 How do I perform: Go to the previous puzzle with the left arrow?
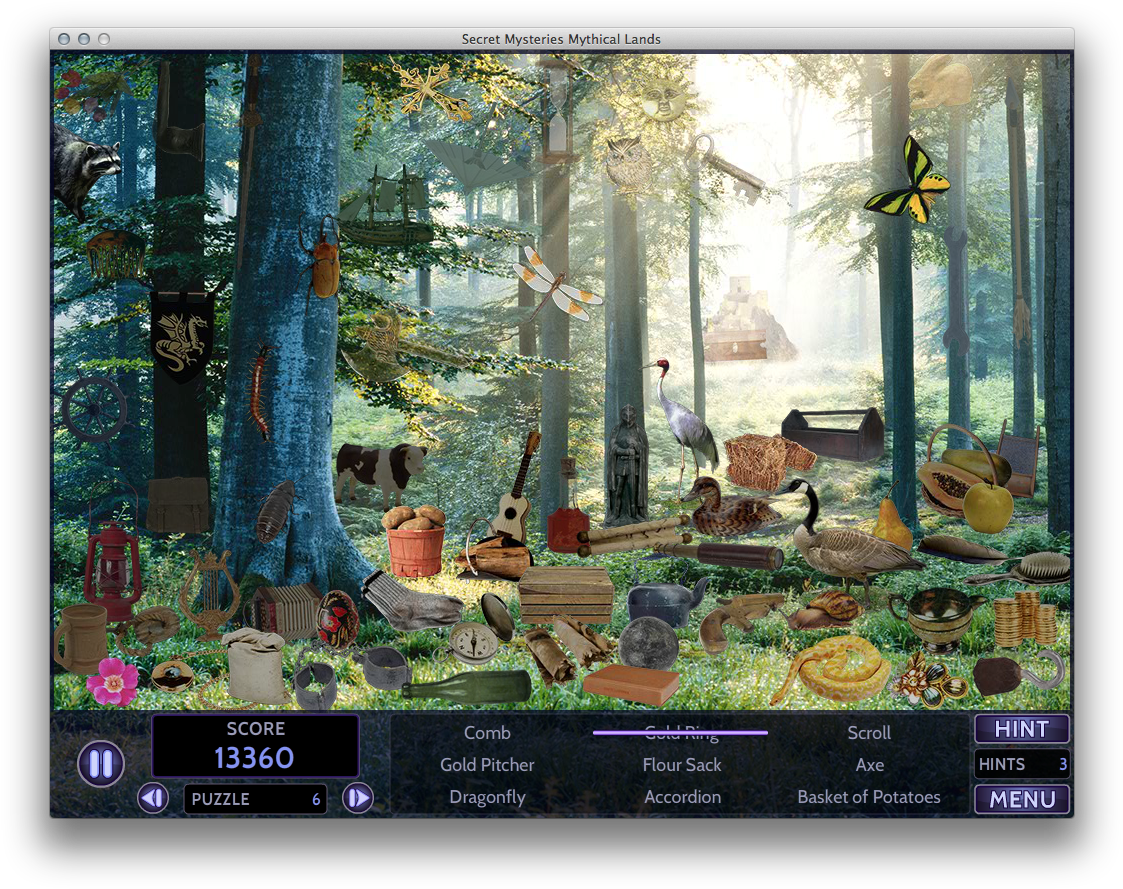coord(153,798)
